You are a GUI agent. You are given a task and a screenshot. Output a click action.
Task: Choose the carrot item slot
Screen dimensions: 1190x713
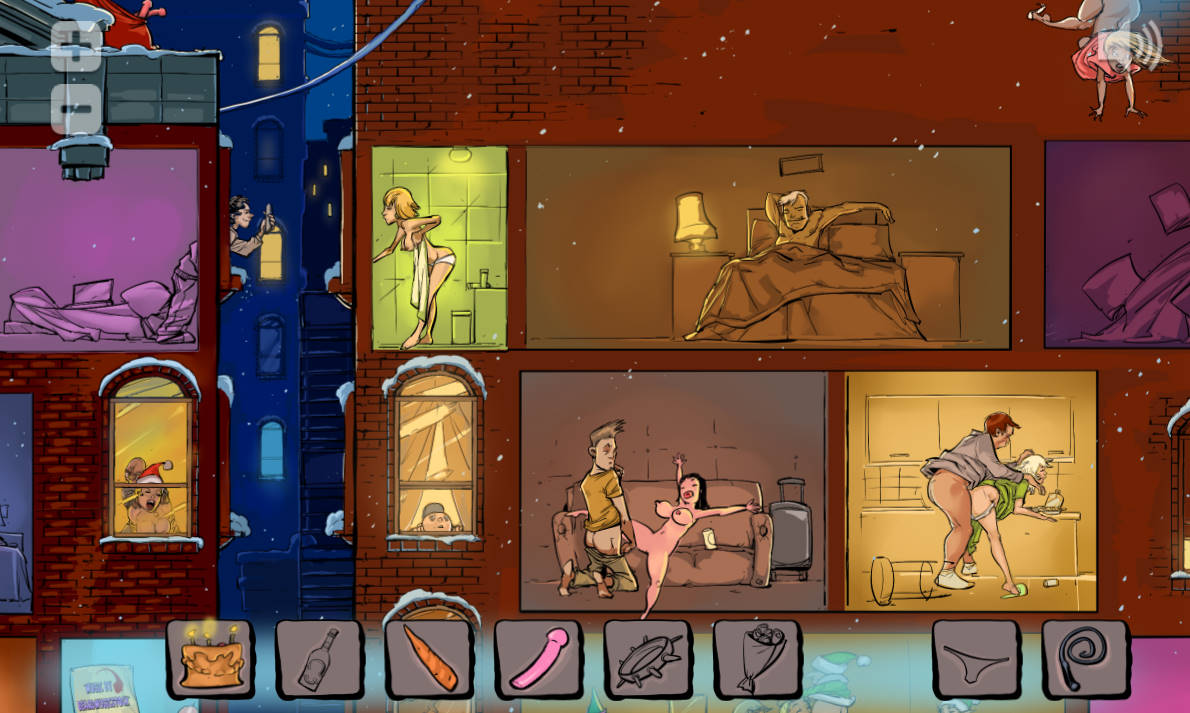429,657
